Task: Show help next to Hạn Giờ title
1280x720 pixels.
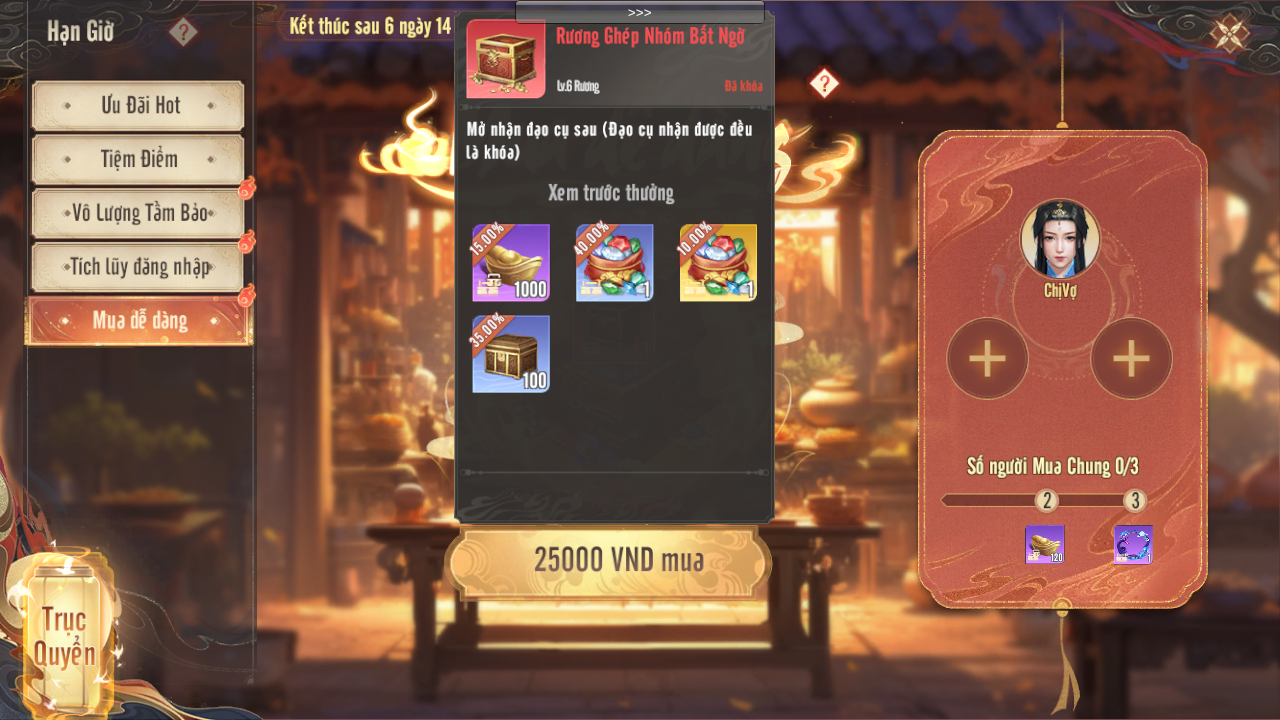Action: click(x=183, y=32)
